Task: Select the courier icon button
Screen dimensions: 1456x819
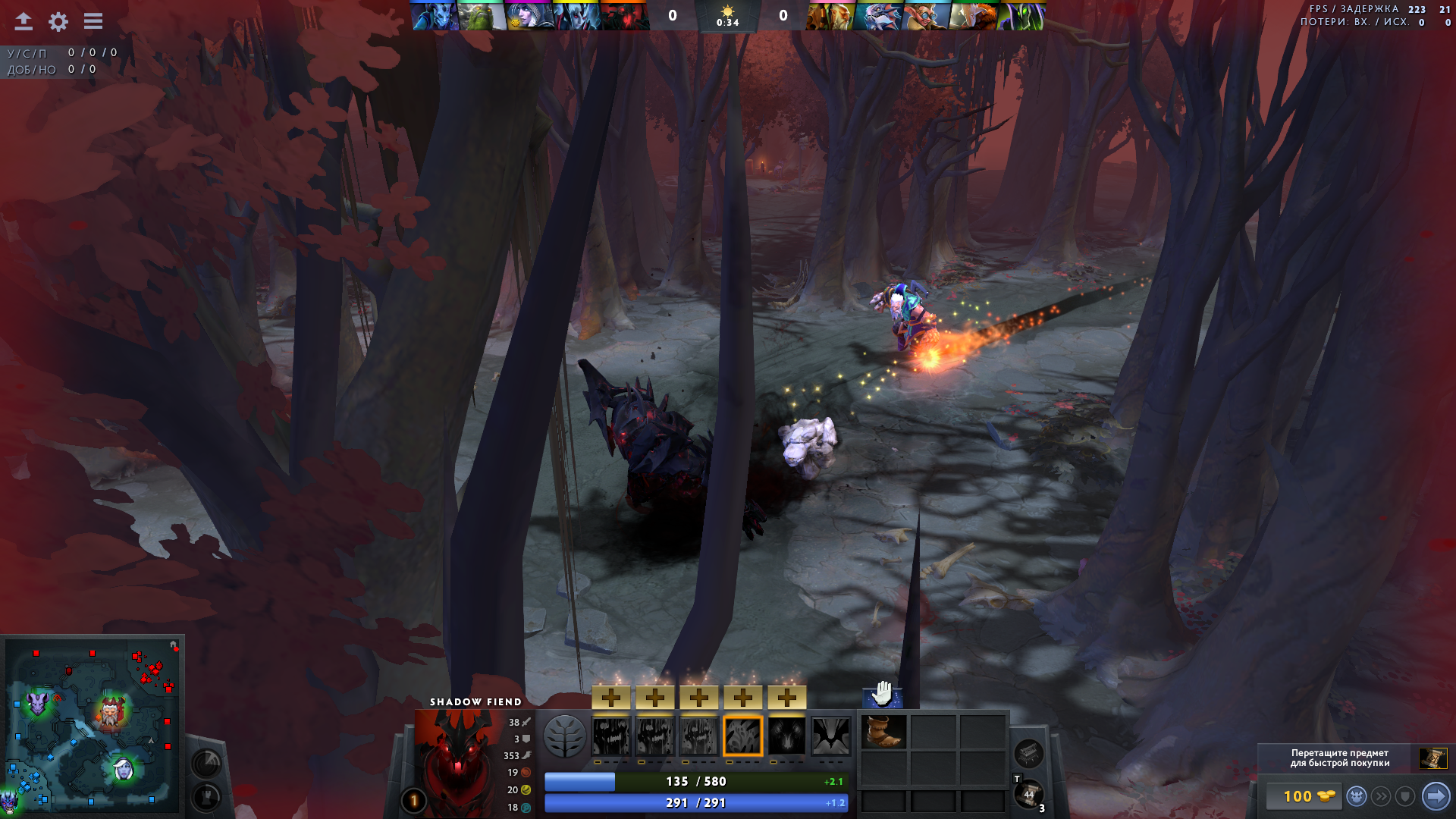Action: coord(1357,796)
